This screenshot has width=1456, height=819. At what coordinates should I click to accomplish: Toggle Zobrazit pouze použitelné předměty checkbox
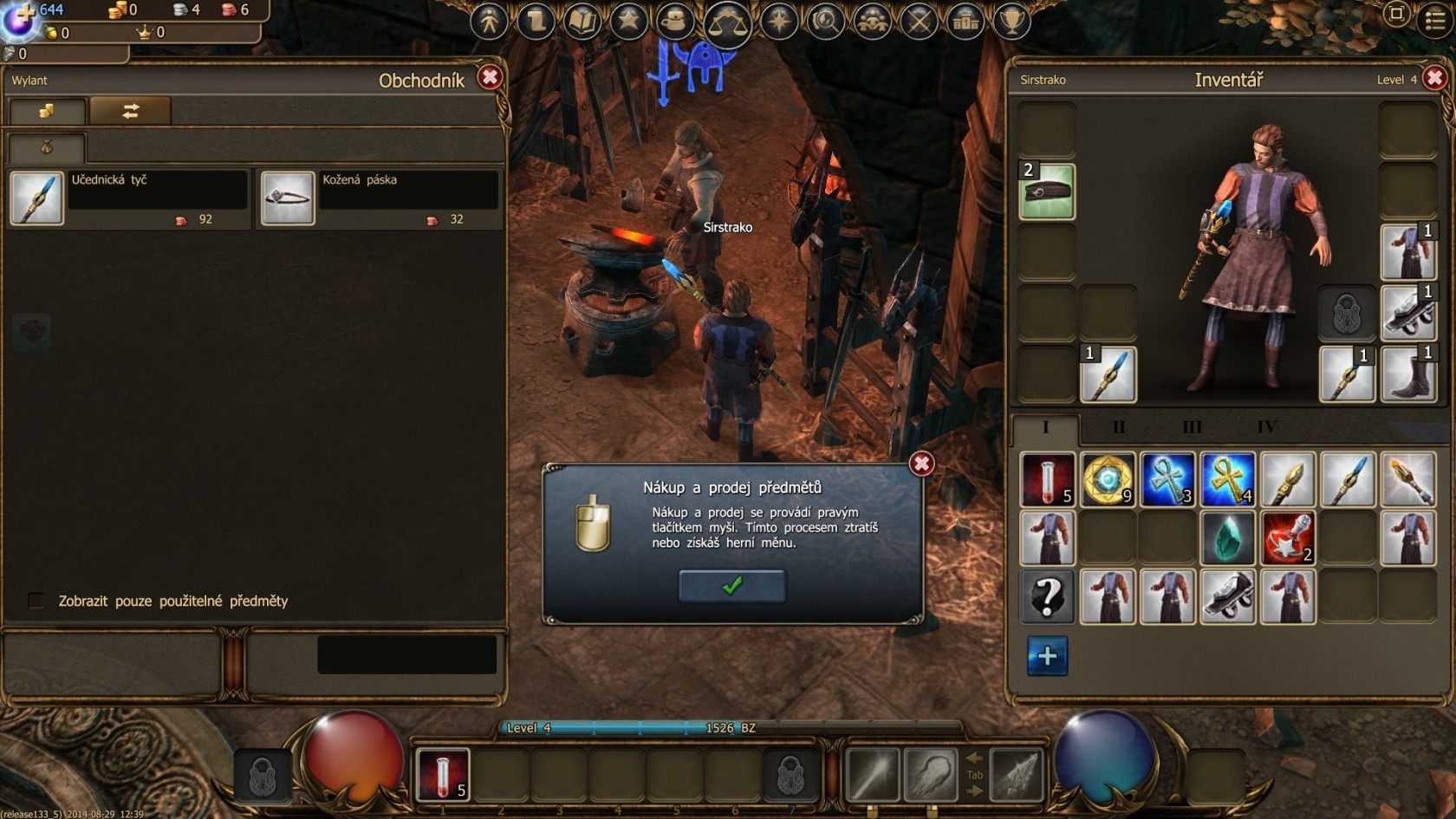click(x=36, y=601)
